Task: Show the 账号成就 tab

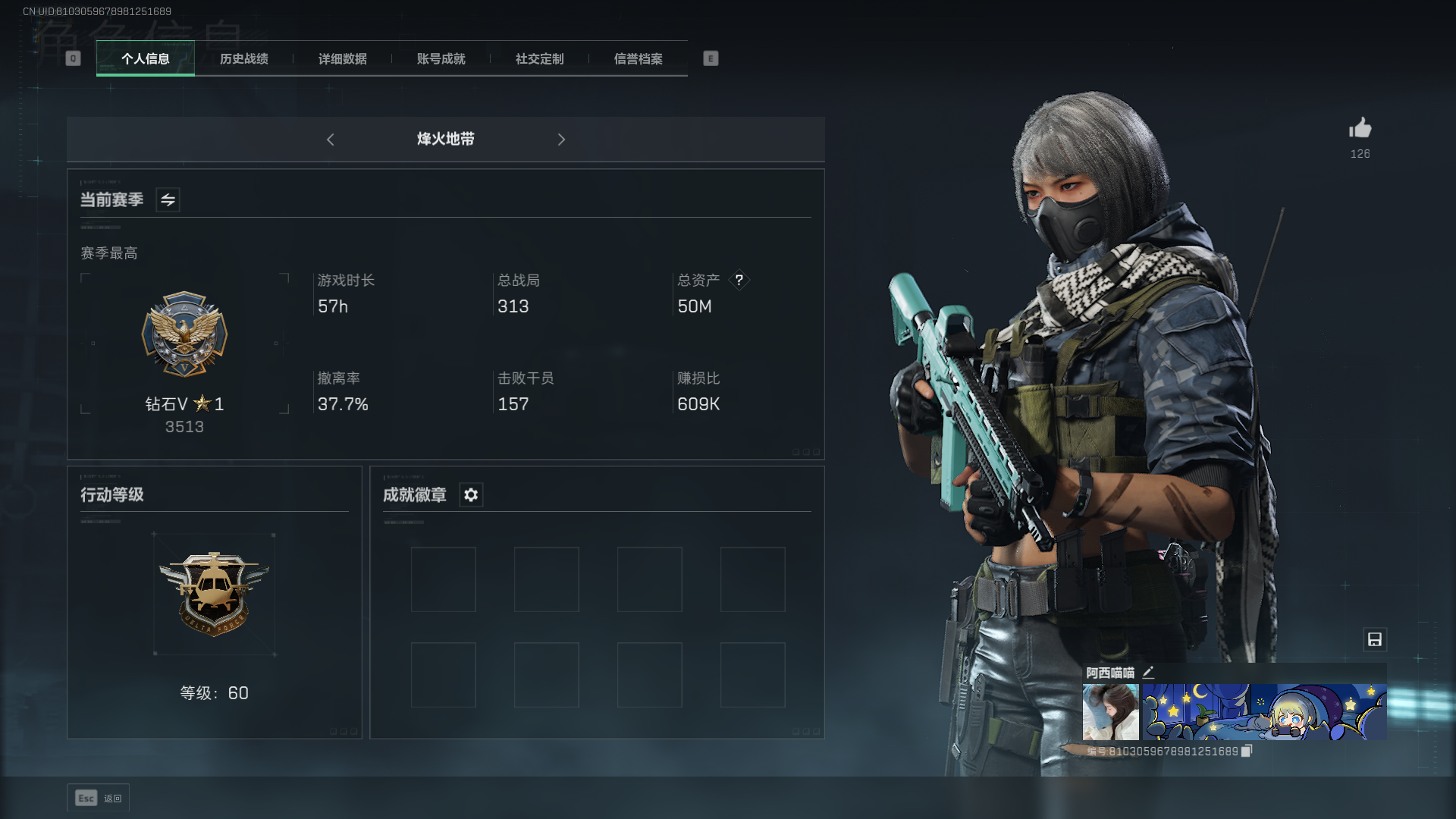Action: click(x=441, y=59)
